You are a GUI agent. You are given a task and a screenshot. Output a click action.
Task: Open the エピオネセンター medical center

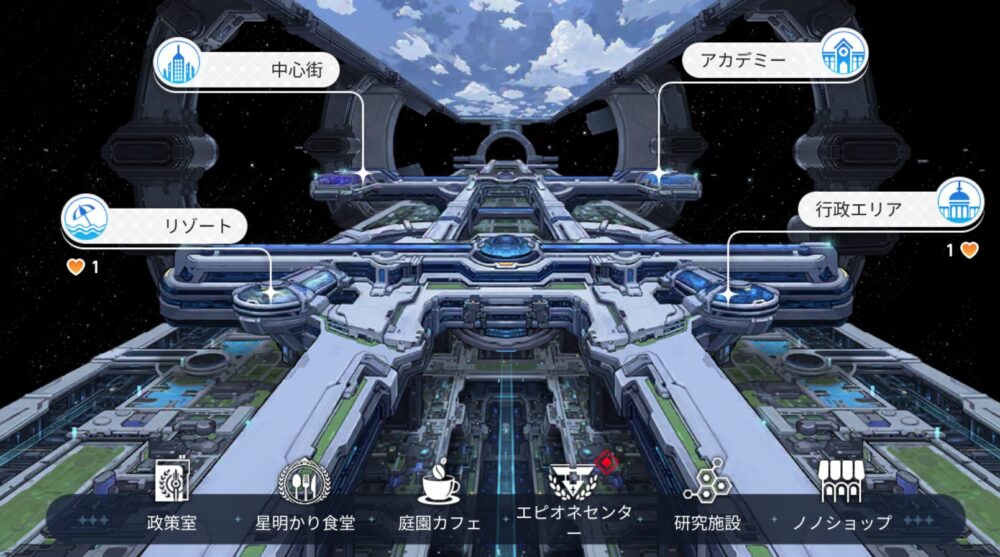click(x=573, y=498)
